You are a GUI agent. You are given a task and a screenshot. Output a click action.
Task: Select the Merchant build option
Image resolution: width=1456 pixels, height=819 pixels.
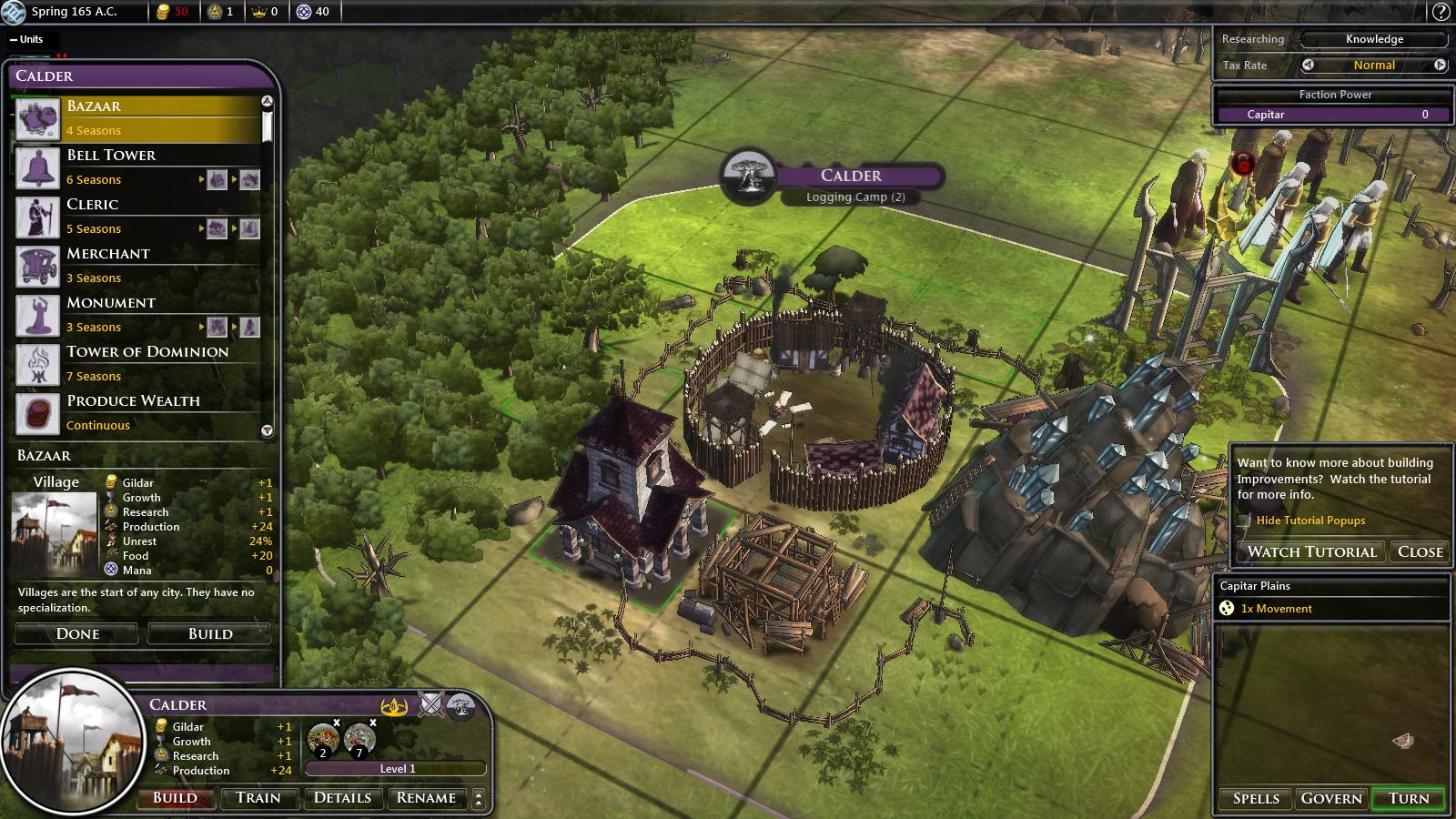136,265
